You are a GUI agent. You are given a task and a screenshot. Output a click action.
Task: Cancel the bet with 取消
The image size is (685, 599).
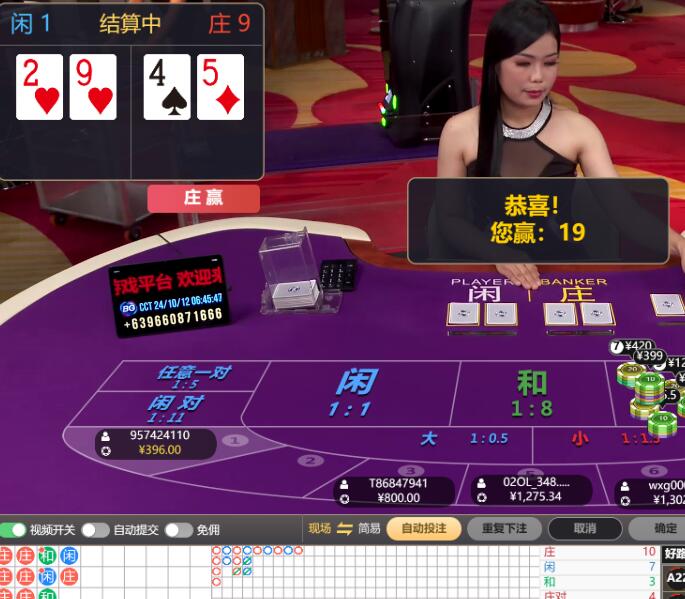point(585,528)
